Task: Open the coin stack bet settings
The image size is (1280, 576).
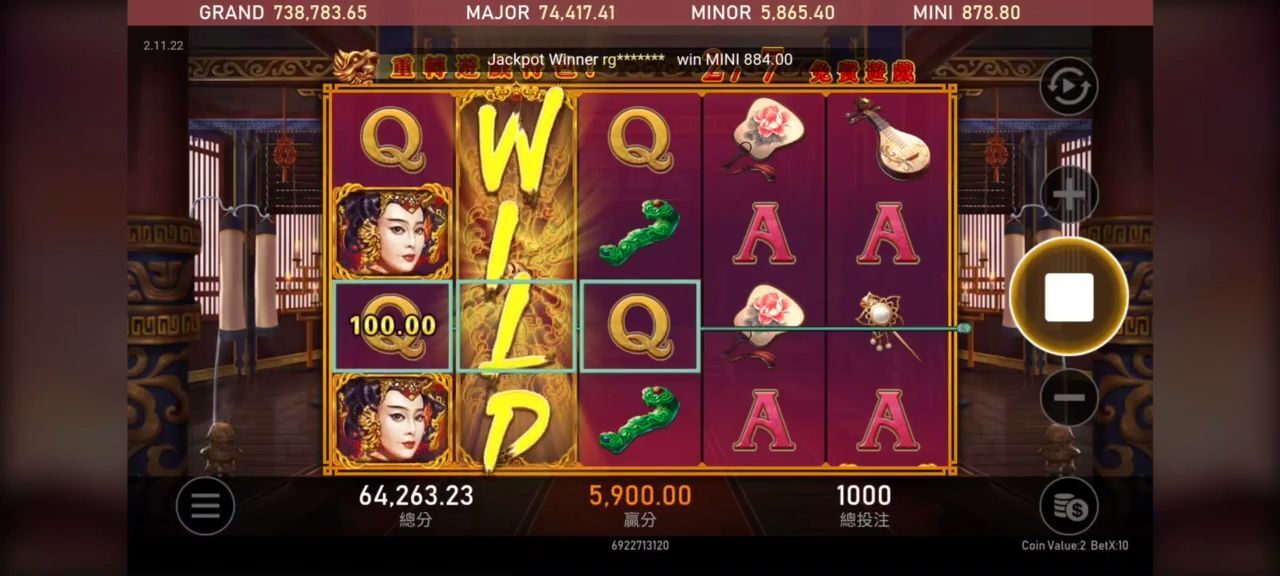Action: pos(1068,506)
